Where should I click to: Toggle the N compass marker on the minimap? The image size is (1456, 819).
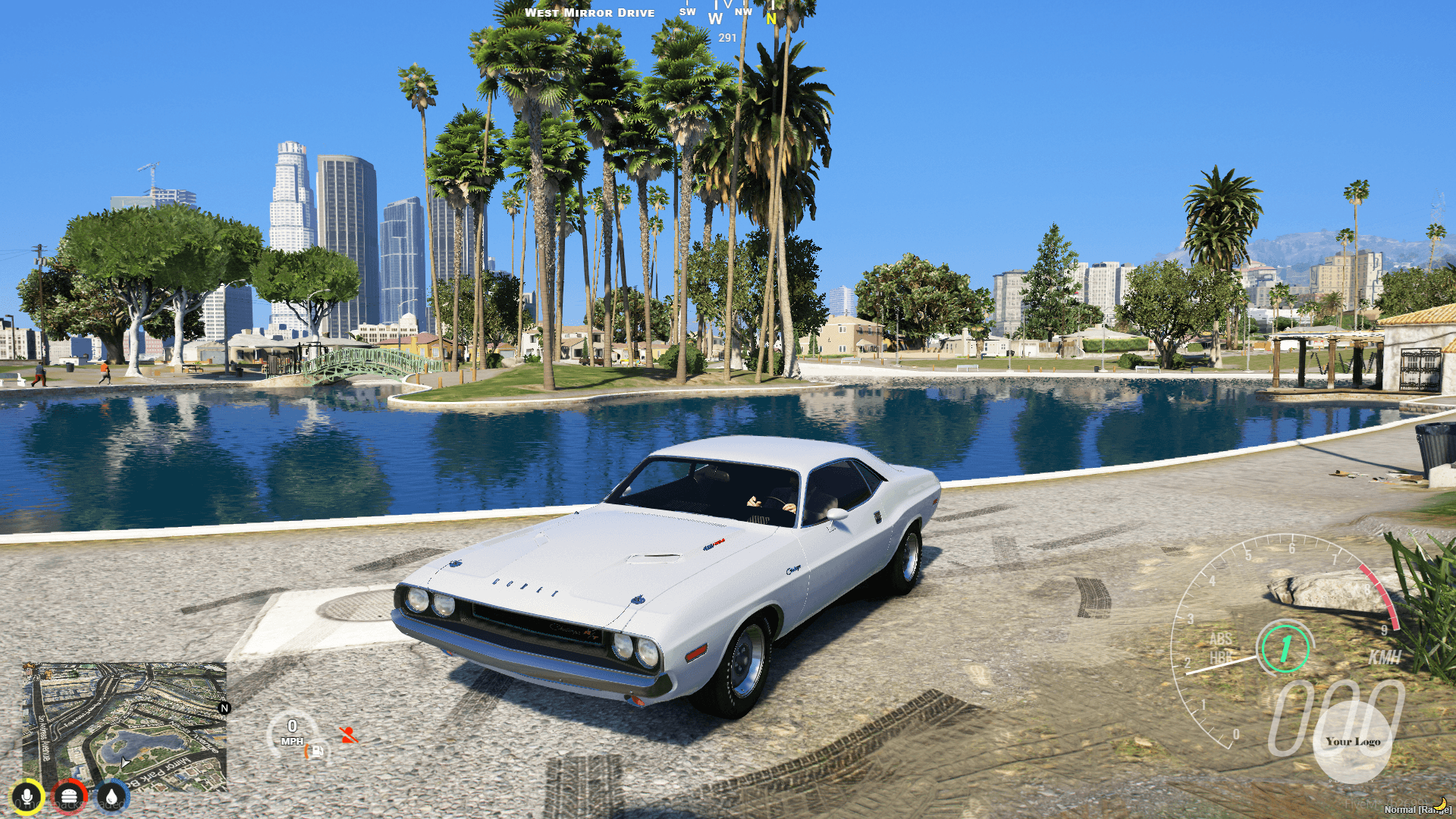pos(223,707)
